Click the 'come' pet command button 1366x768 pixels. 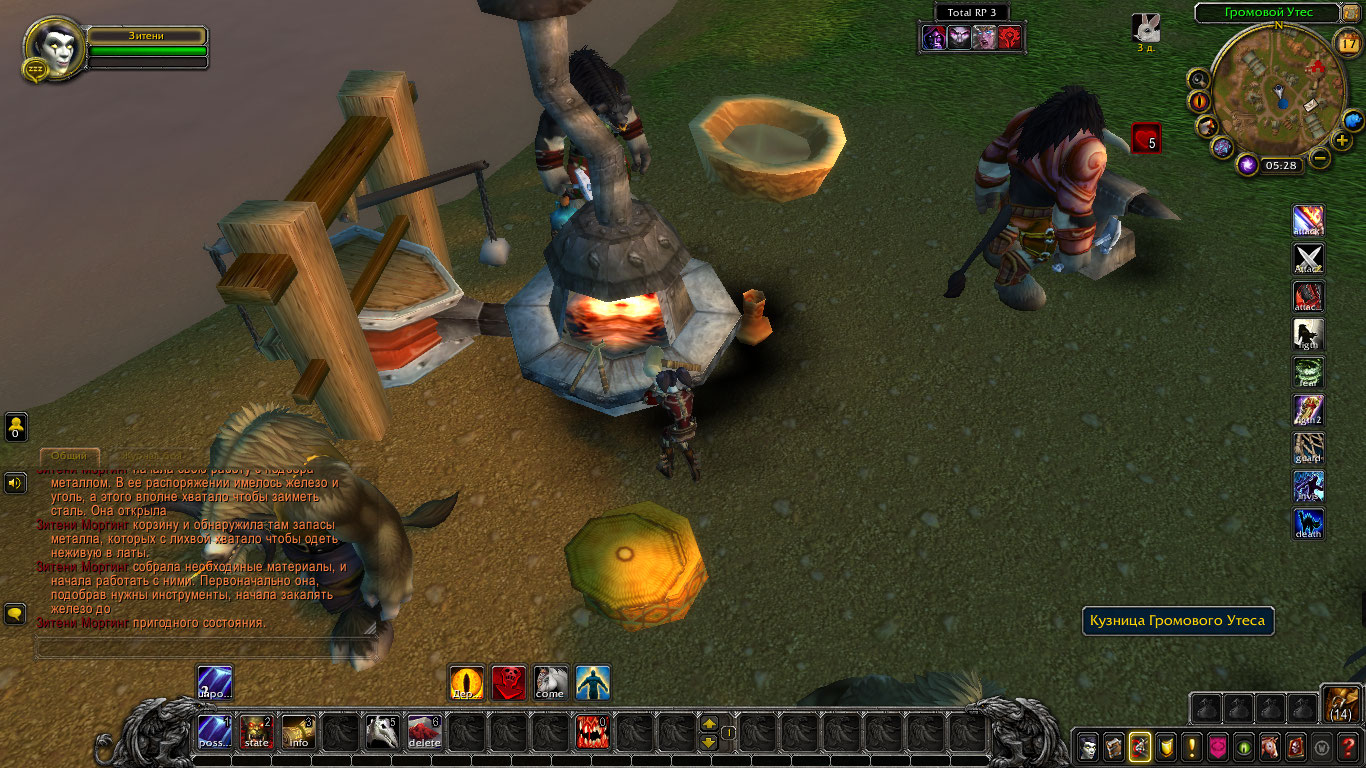[x=550, y=683]
